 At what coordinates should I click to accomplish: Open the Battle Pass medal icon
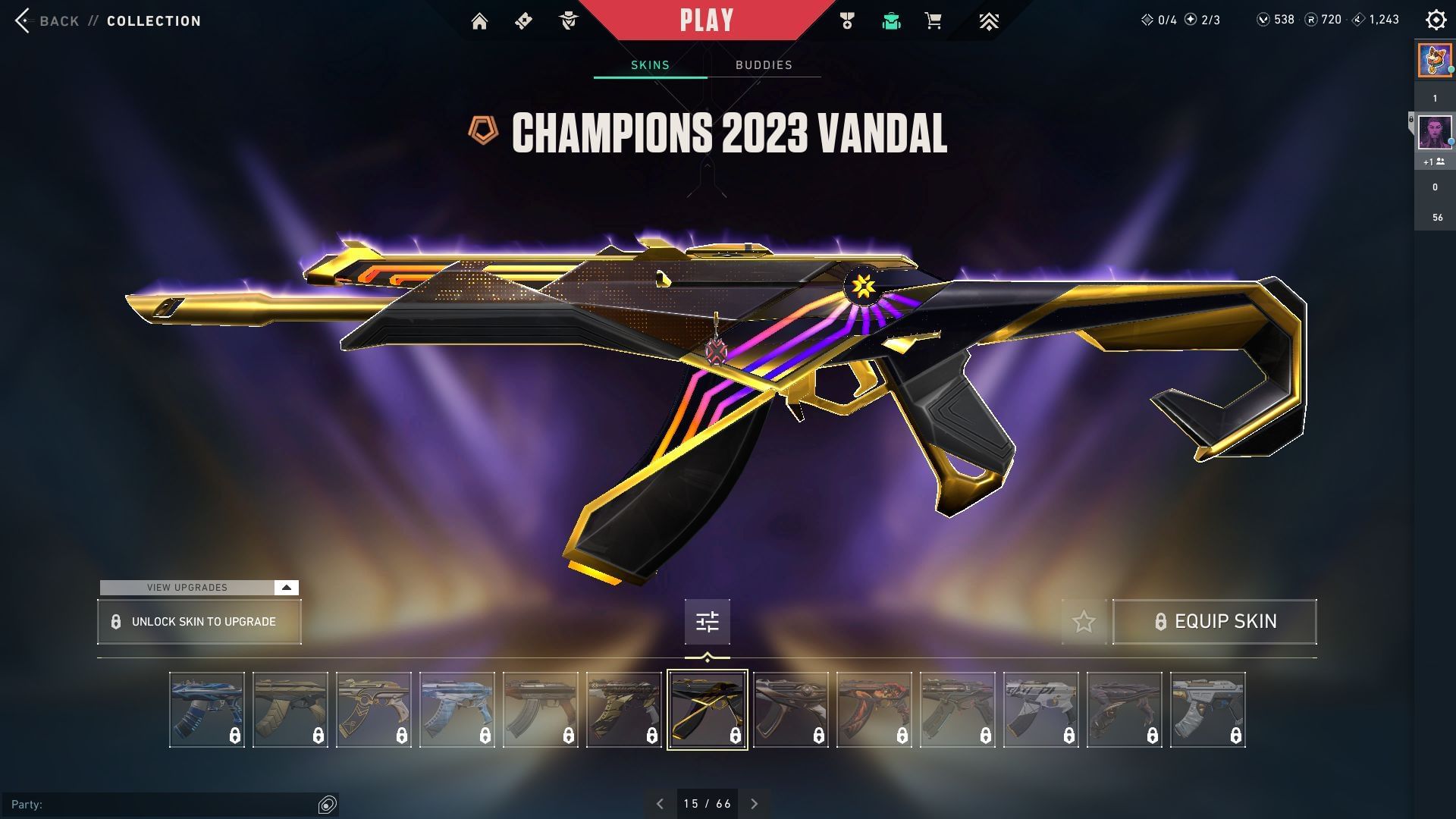click(x=847, y=20)
